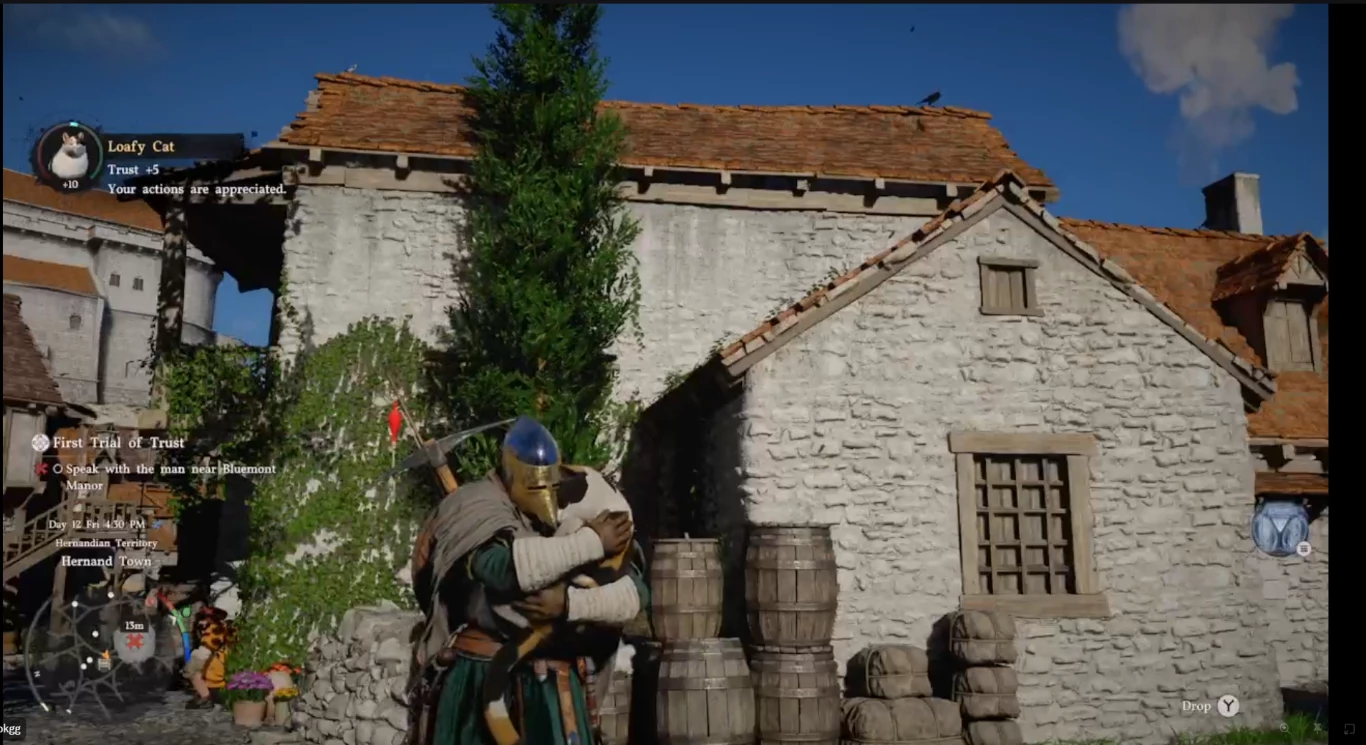Click the red X quest marker on minimap
This screenshot has height=745, width=1366.
click(134, 642)
